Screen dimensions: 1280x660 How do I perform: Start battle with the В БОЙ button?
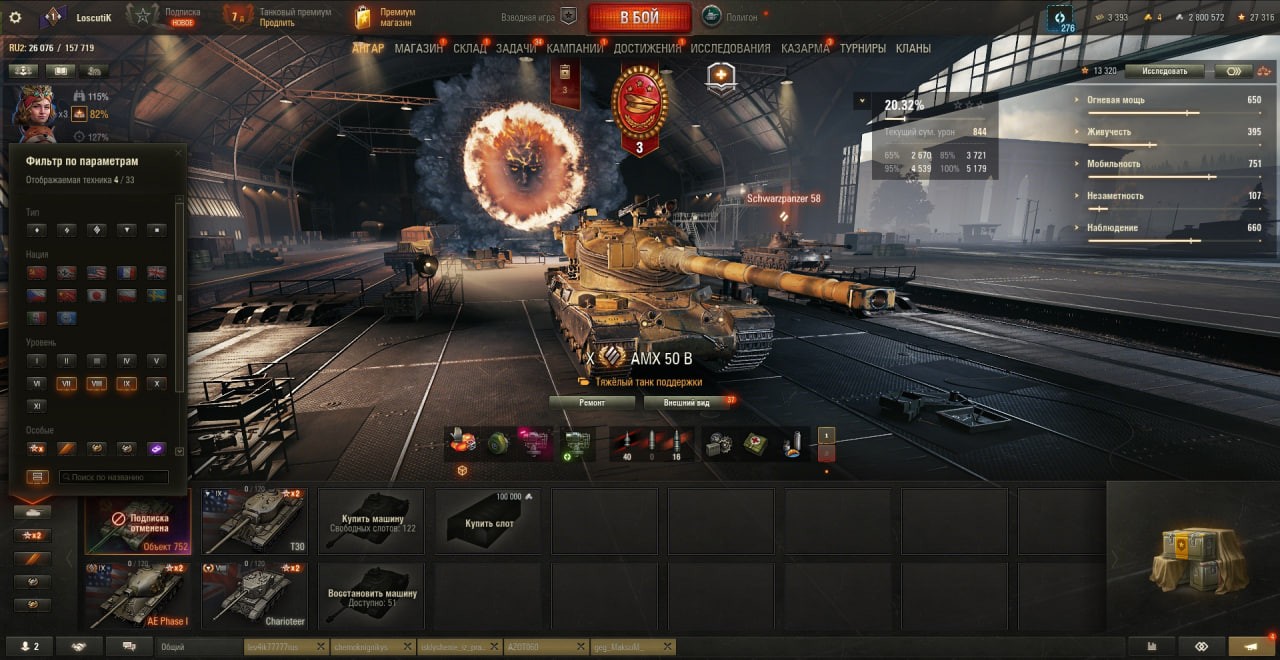coord(639,17)
